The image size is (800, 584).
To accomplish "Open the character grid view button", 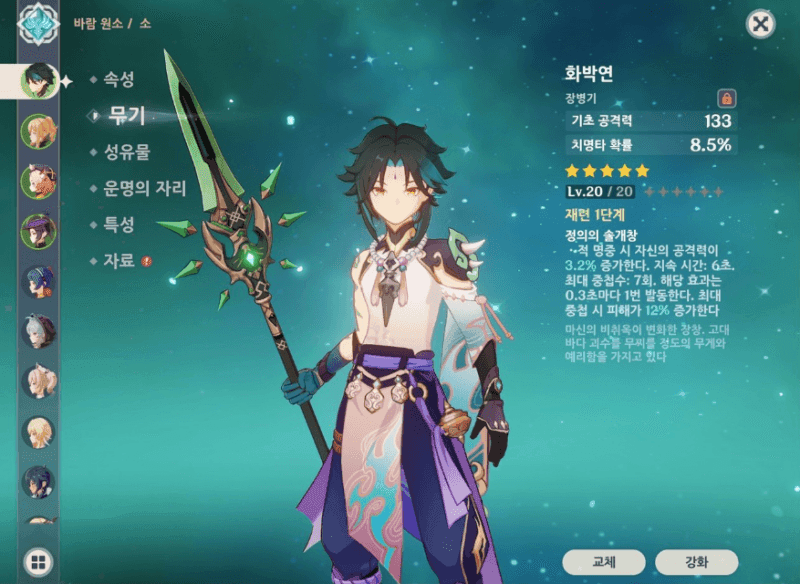I will click(x=38, y=561).
